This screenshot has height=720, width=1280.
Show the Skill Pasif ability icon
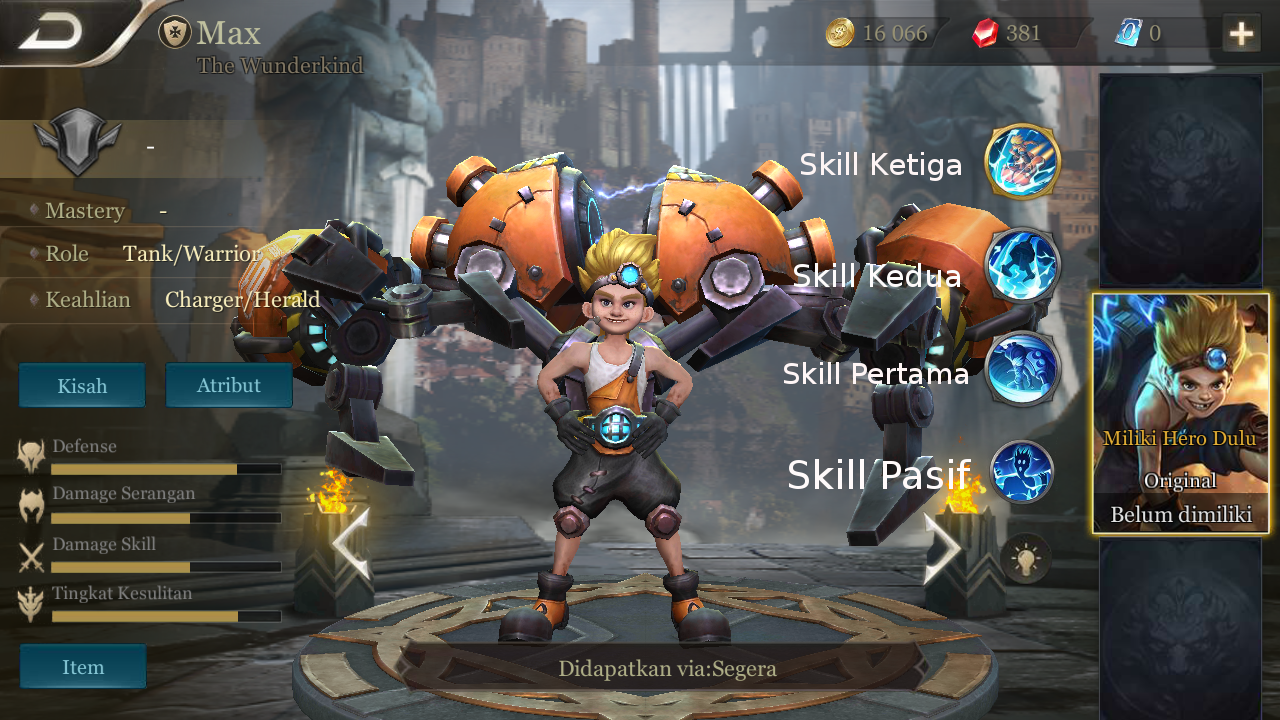(1022, 472)
